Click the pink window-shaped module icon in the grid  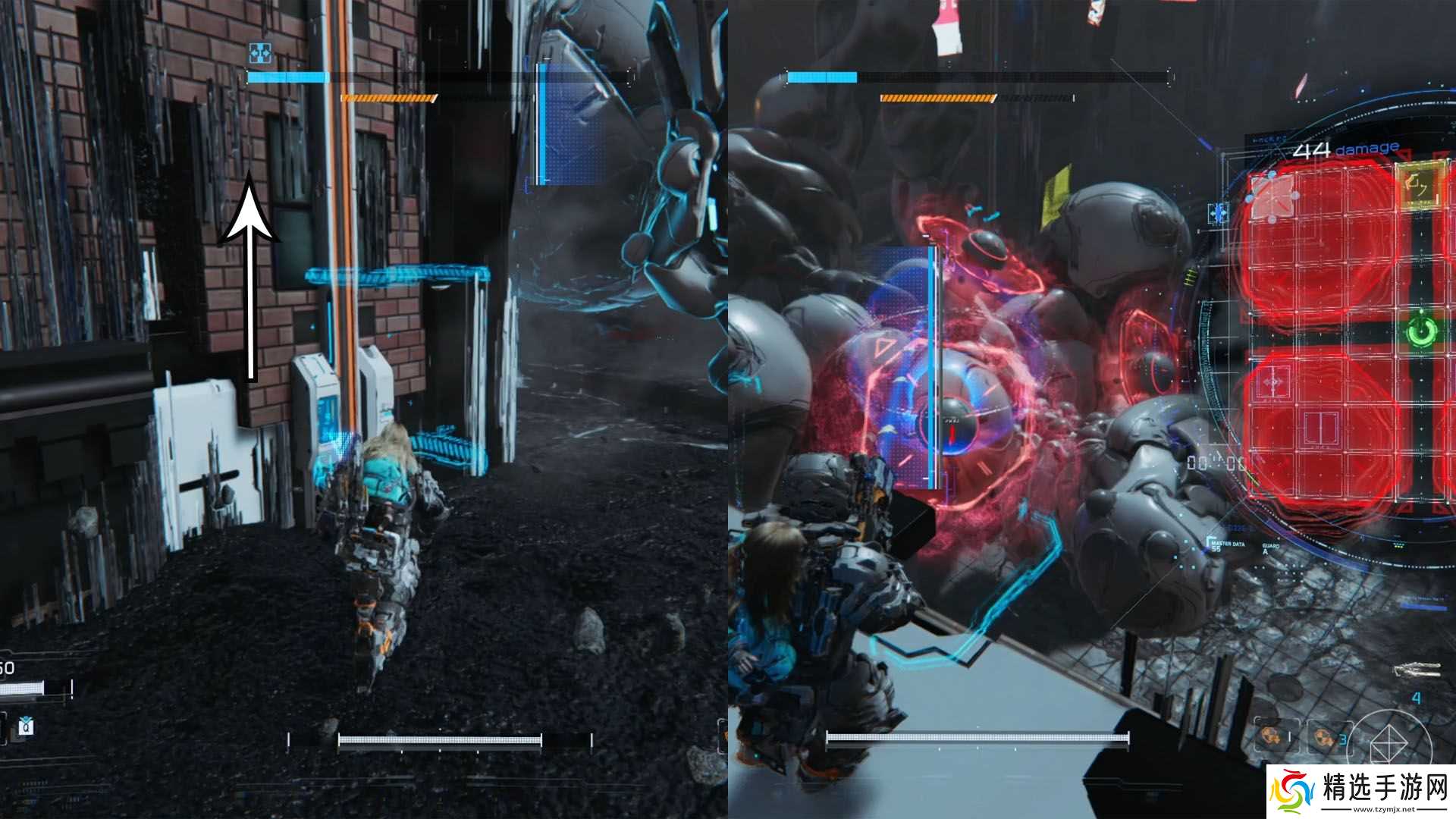(x=1320, y=428)
